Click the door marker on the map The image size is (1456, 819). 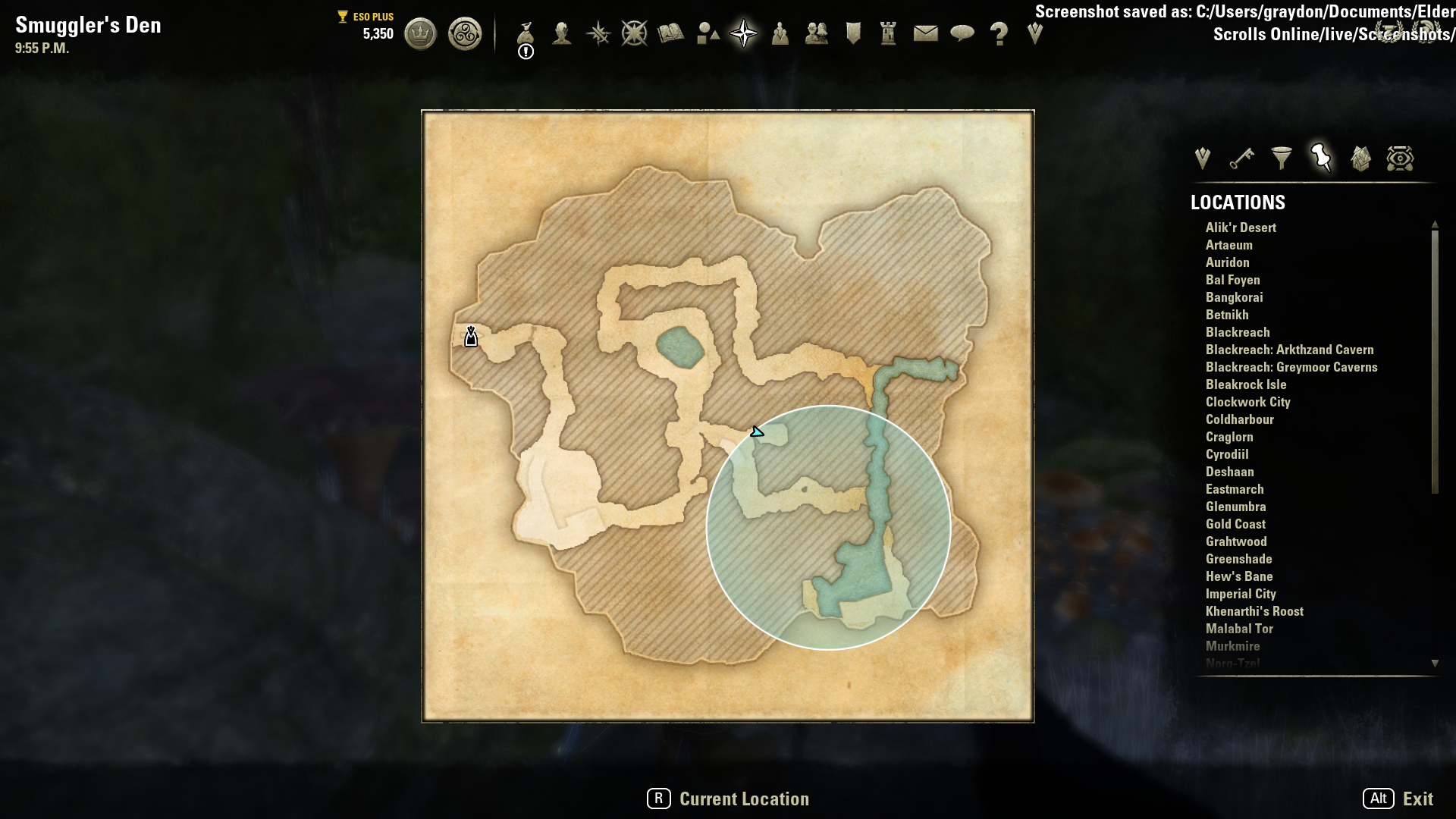tap(471, 337)
